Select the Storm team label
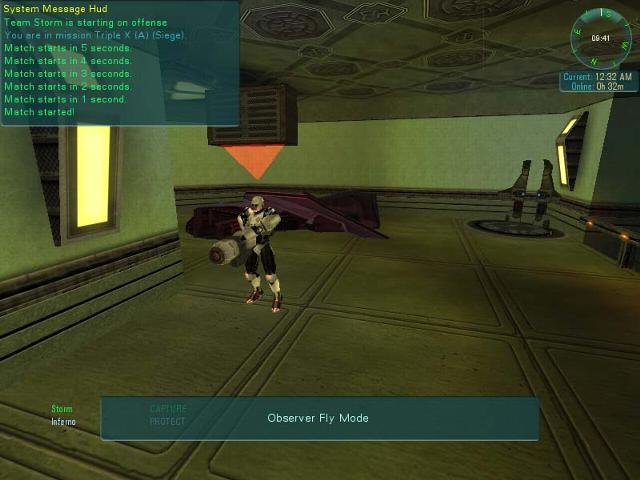 (62, 409)
